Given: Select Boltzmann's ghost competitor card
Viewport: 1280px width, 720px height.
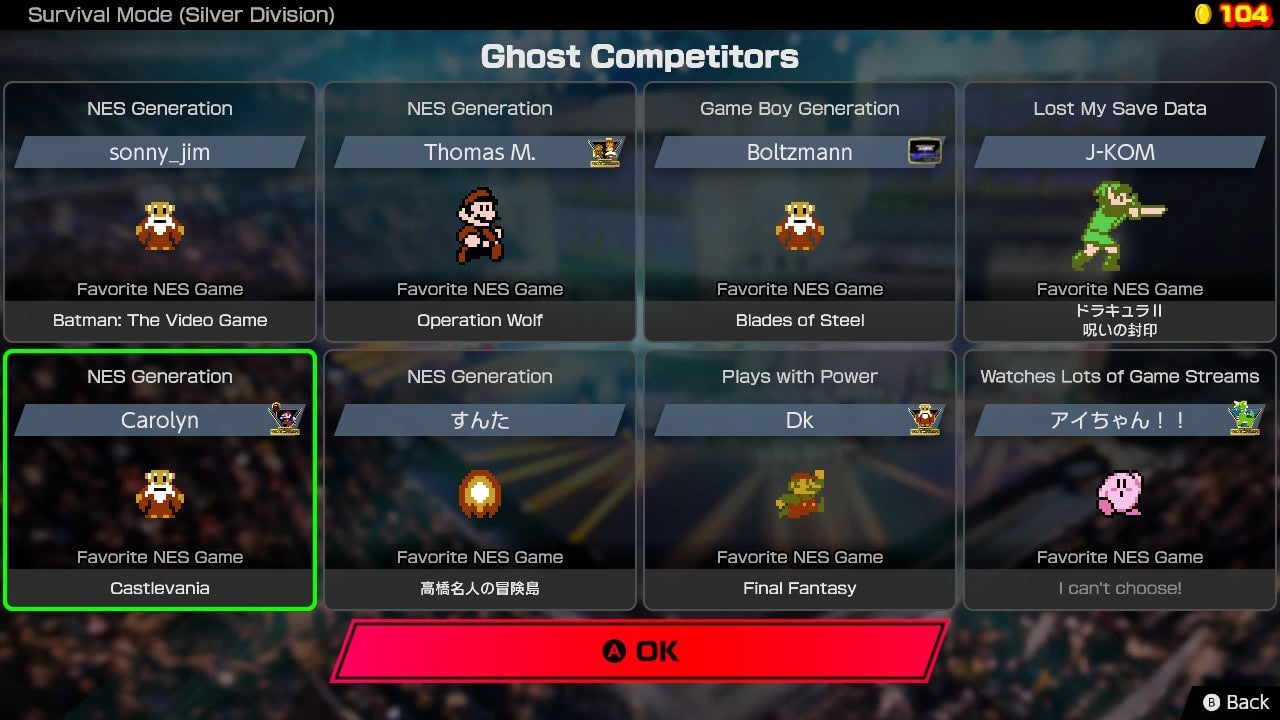Looking at the screenshot, I should [799, 210].
